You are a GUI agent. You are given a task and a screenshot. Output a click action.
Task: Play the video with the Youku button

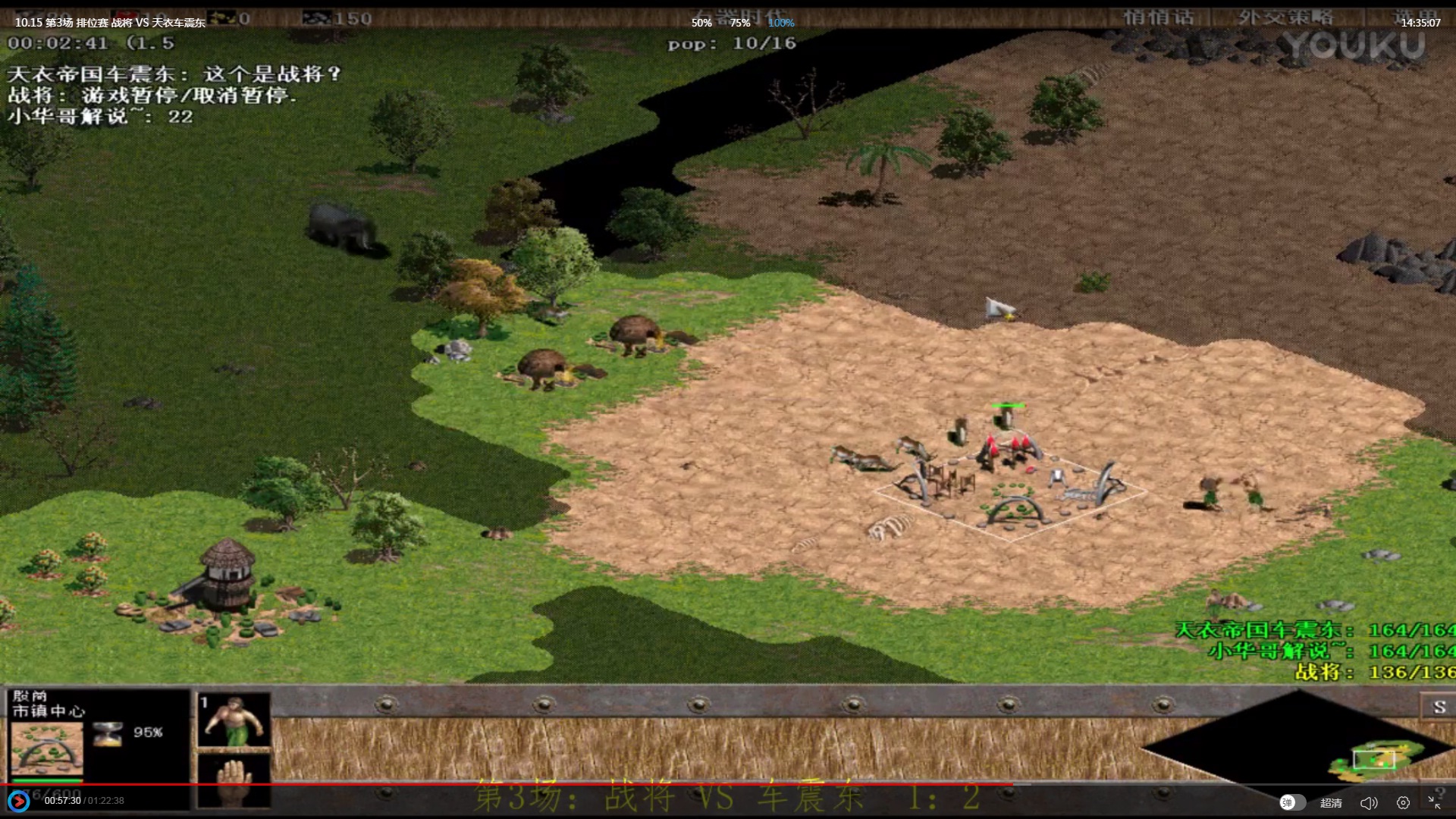[18, 801]
